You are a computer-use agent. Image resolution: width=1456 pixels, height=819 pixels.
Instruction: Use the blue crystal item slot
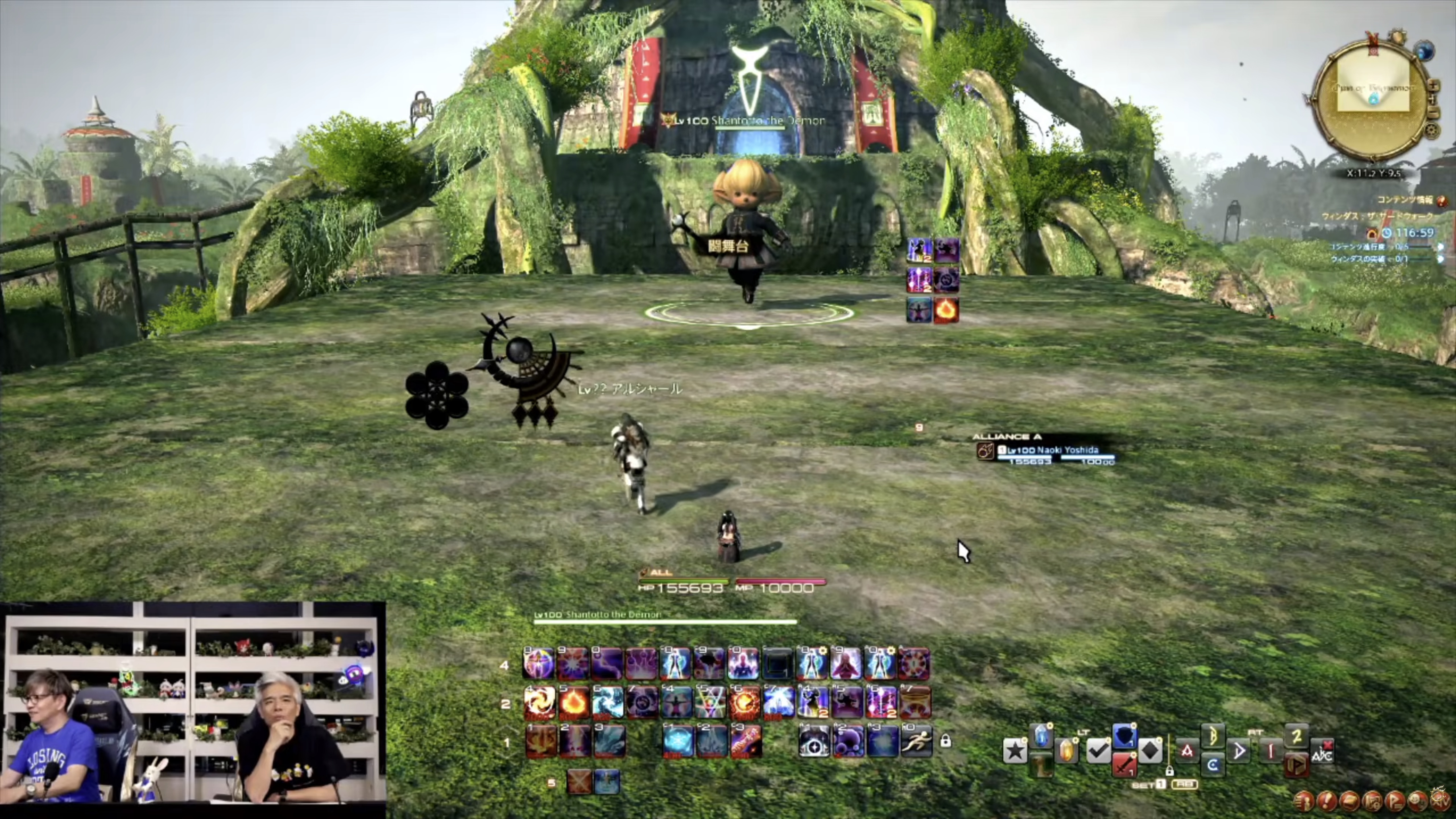point(1041,736)
